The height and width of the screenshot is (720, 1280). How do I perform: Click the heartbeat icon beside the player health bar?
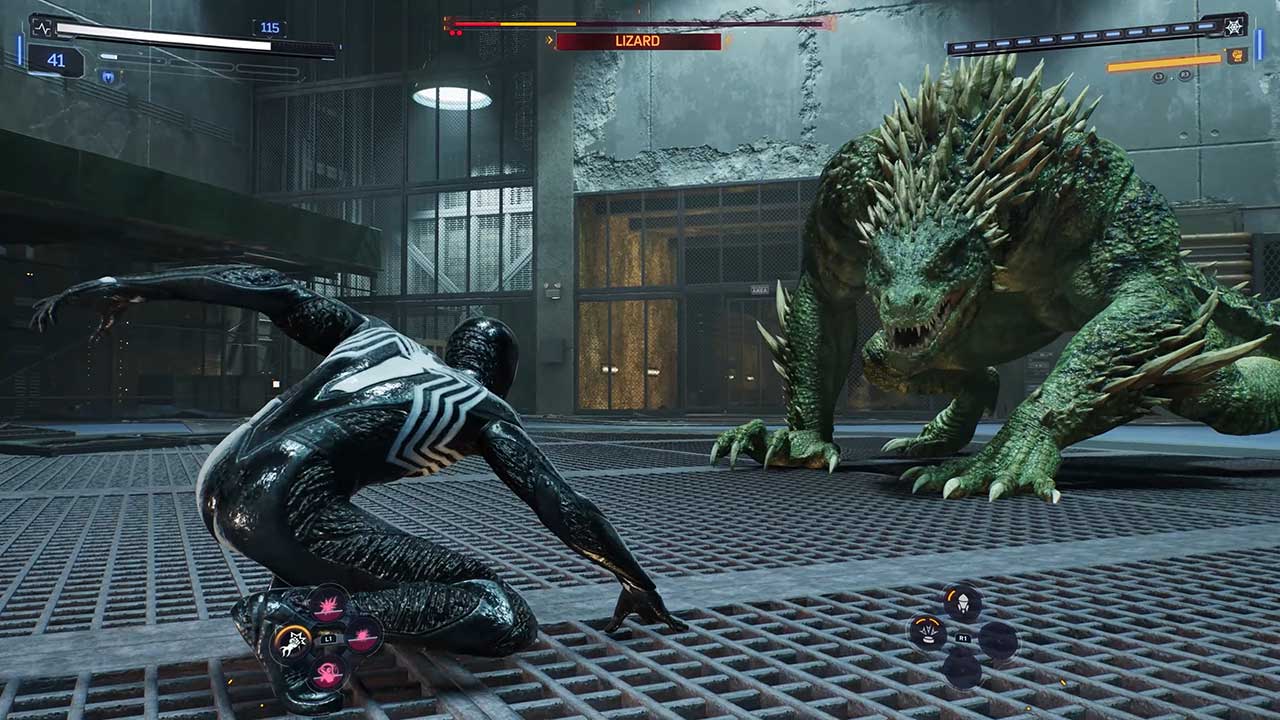(42, 27)
